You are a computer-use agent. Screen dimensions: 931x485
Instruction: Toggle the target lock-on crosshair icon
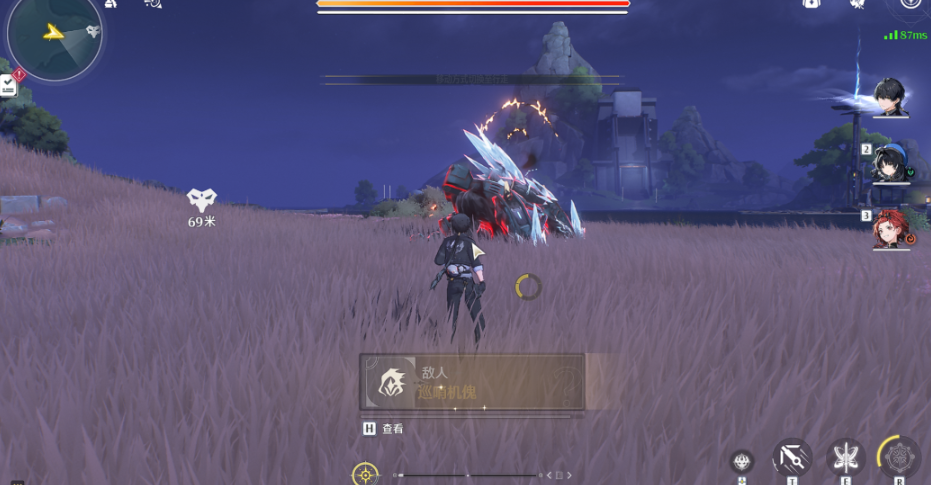click(366, 474)
